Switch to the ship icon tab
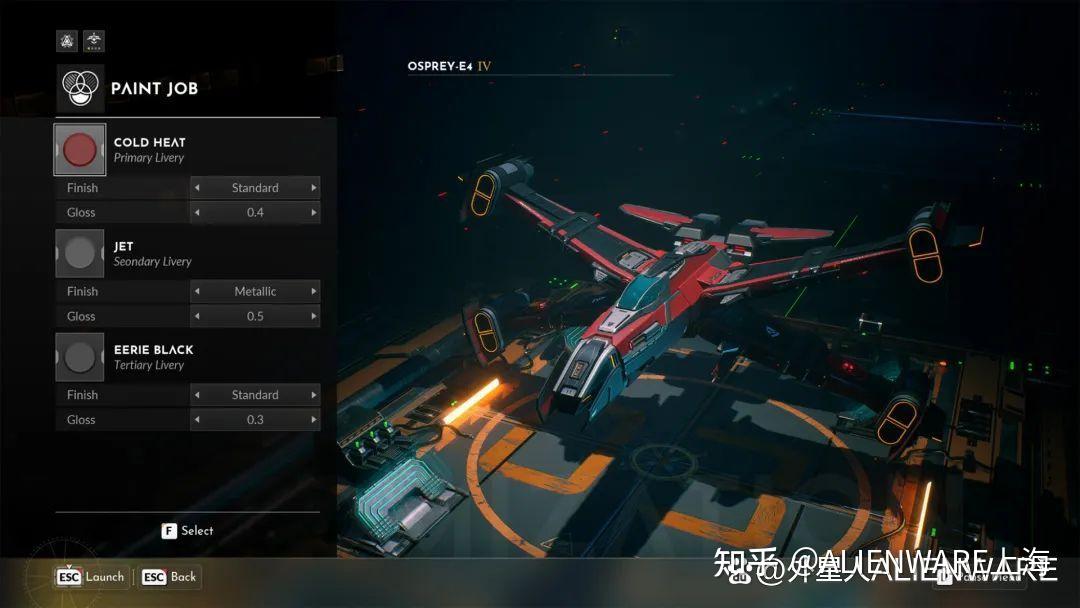This screenshot has width=1080, height=608. pyautogui.click(x=93, y=41)
